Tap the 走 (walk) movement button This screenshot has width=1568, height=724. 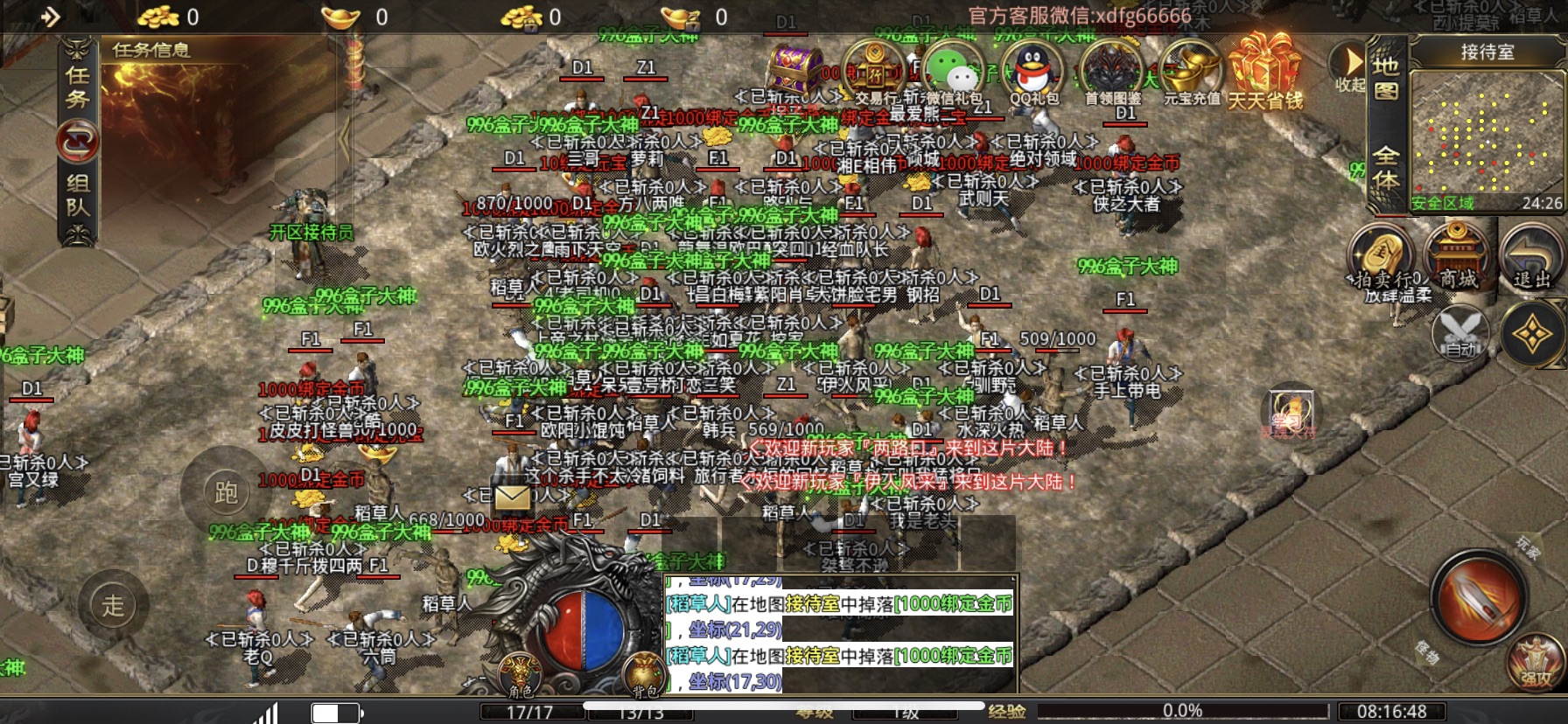click(113, 604)
